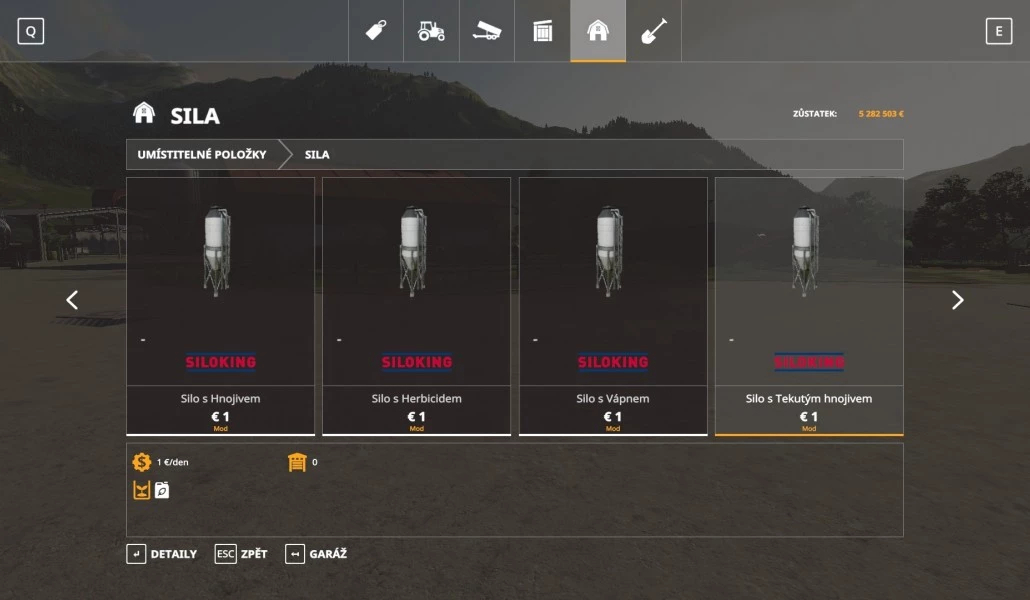Go to previous page with left arrow

pos(72,300)
